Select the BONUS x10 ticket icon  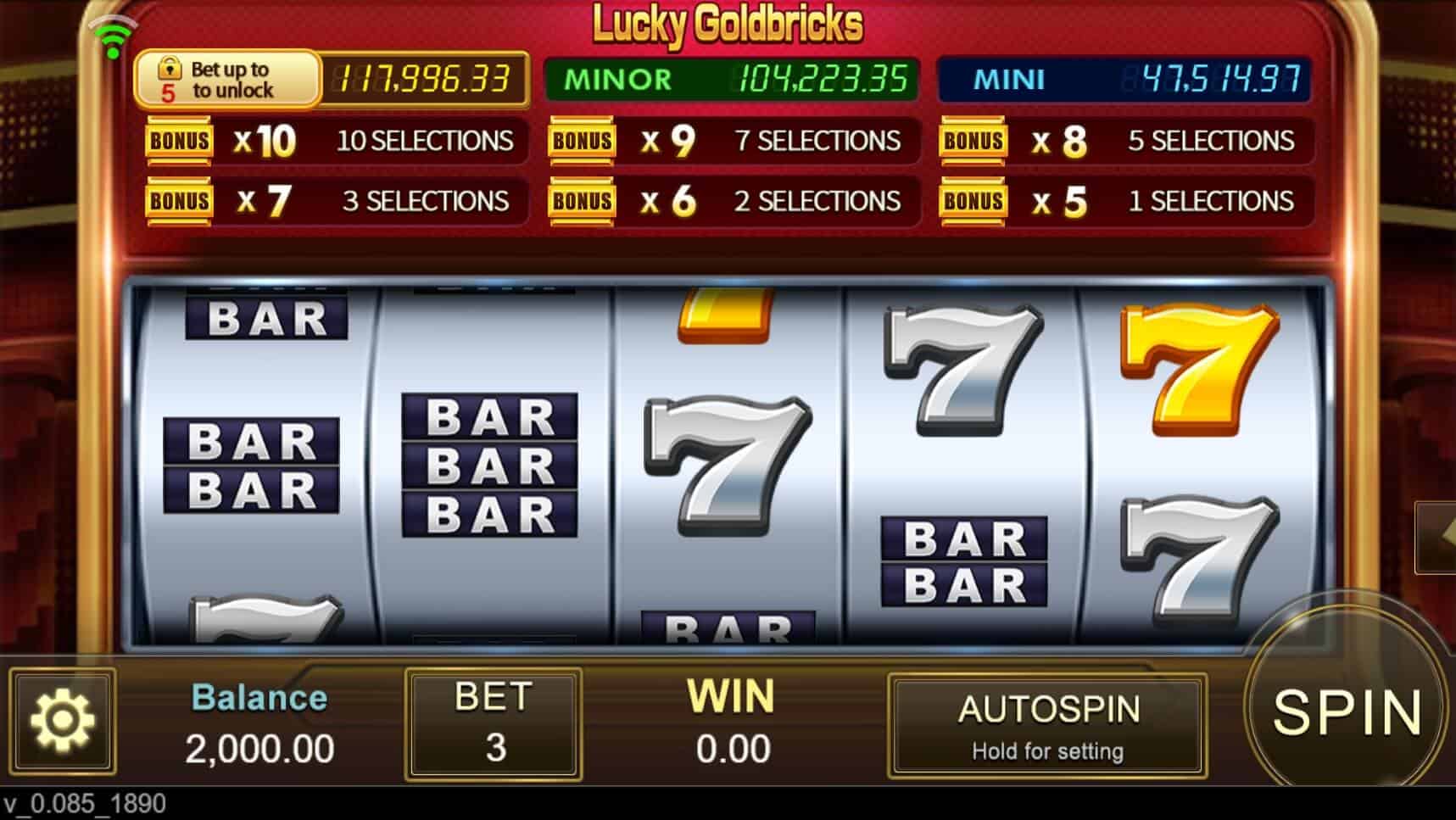click(x=178, y=142)
